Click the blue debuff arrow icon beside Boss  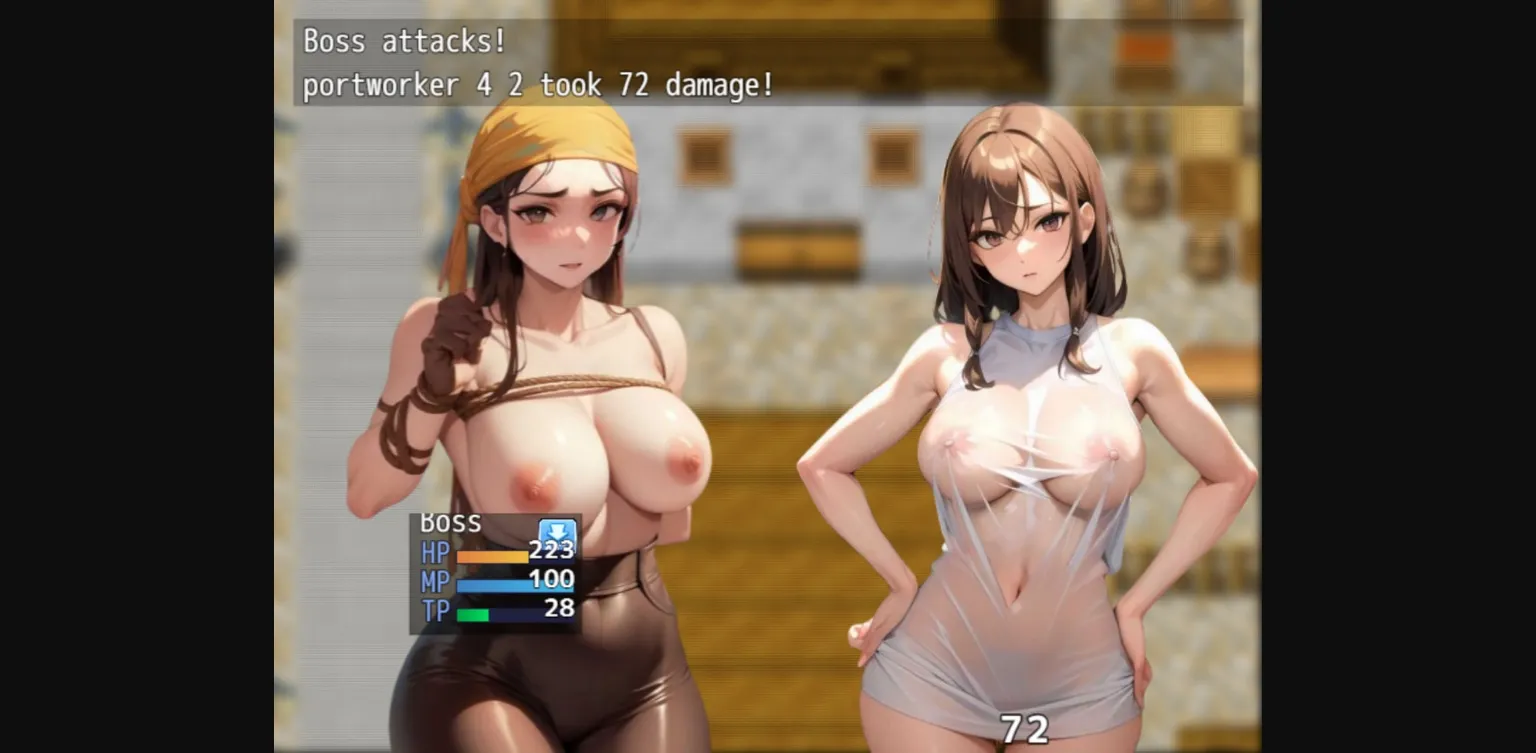pyautogui.click(x=558, y=531)
